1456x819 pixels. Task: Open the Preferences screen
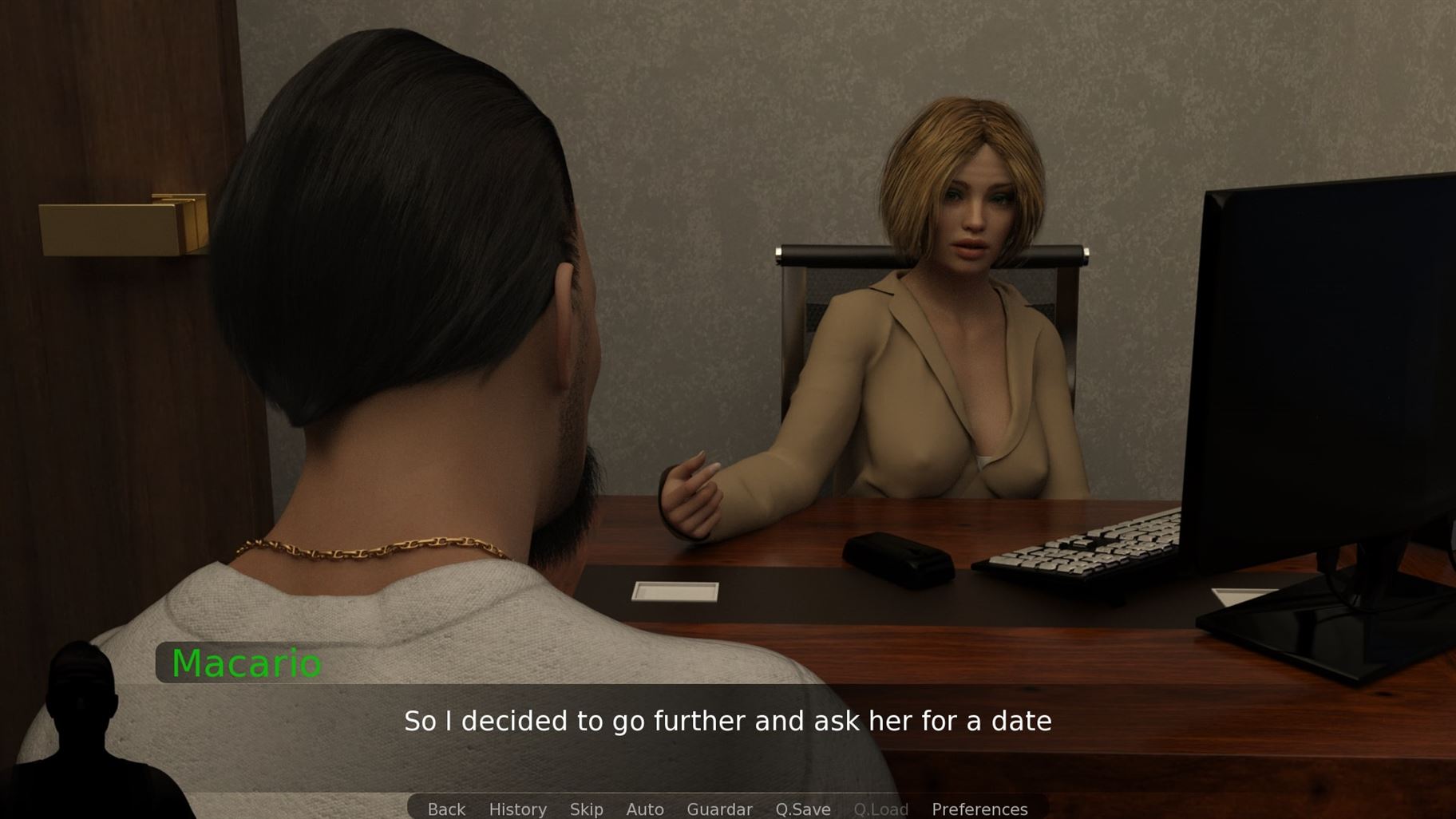coord(979,809)
